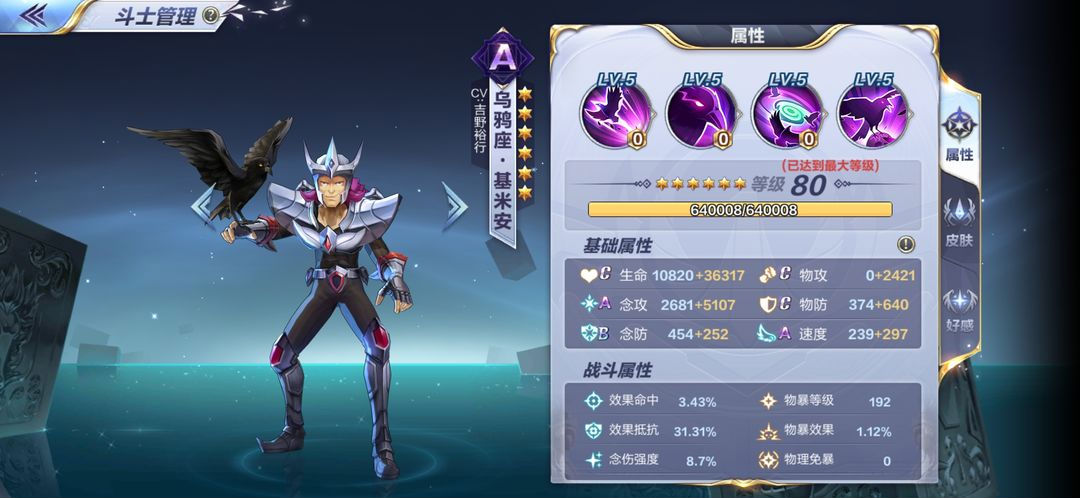The image size is (1080, 498).
Task: Select the flying crow skill icon
Action: (x=617, y=114)
